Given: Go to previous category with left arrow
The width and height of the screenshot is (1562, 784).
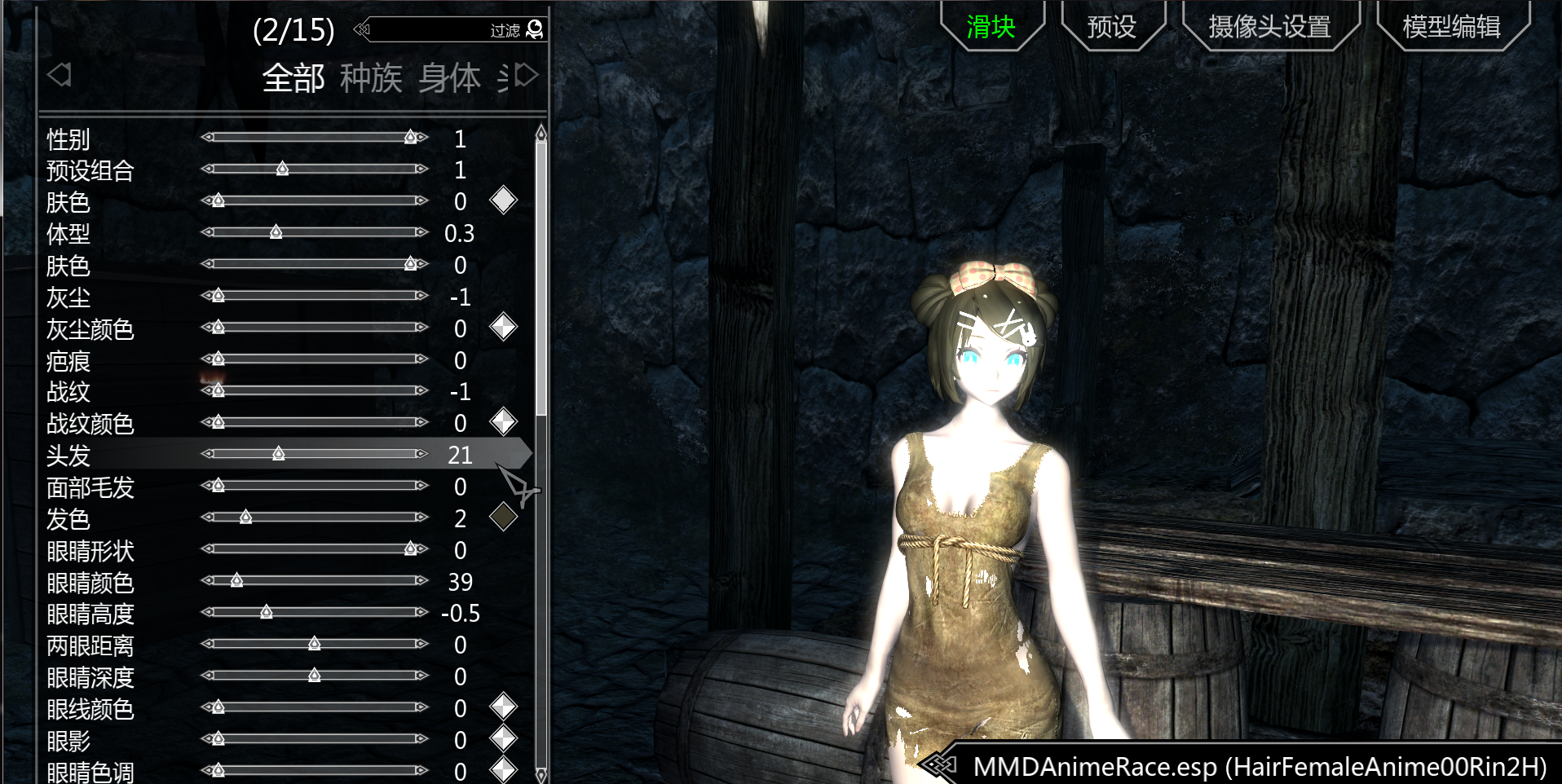Looking at the screenshot, I should [60, 75].
